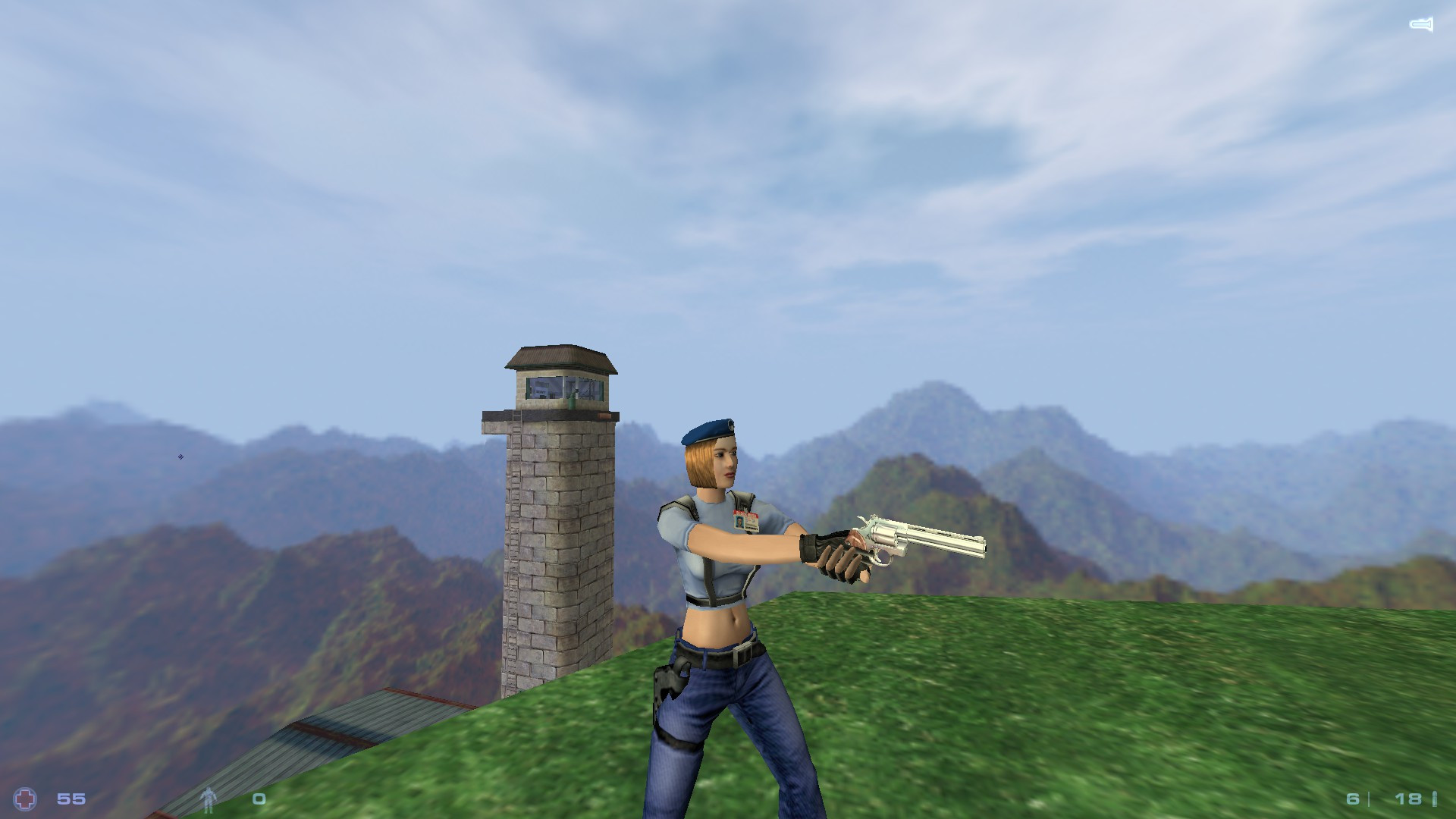Select the magazine ammo count of 6
Screen dimensions: 1456x819
pos(1352,799)
